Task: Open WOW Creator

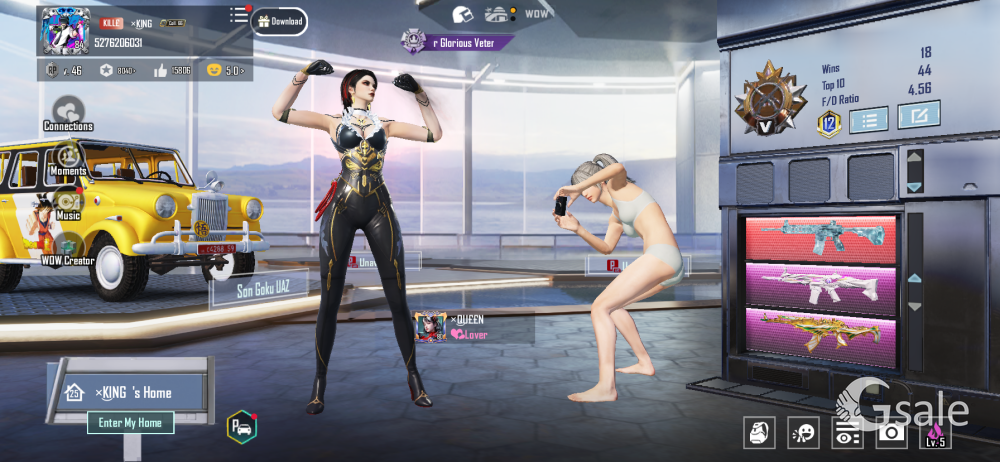Action: point(68,246)
